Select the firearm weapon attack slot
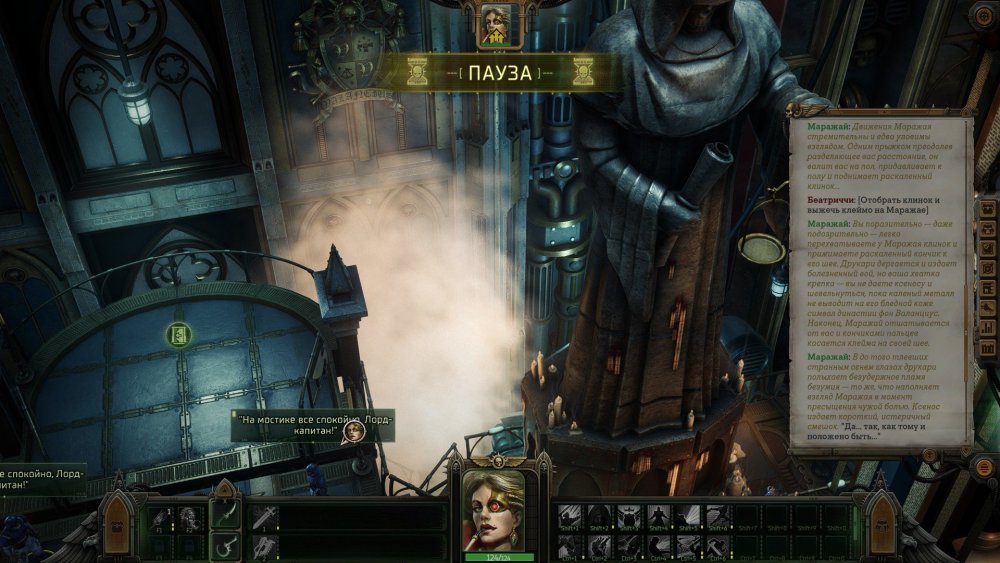This screenshot has height=563, width=1000. (265, 546)
